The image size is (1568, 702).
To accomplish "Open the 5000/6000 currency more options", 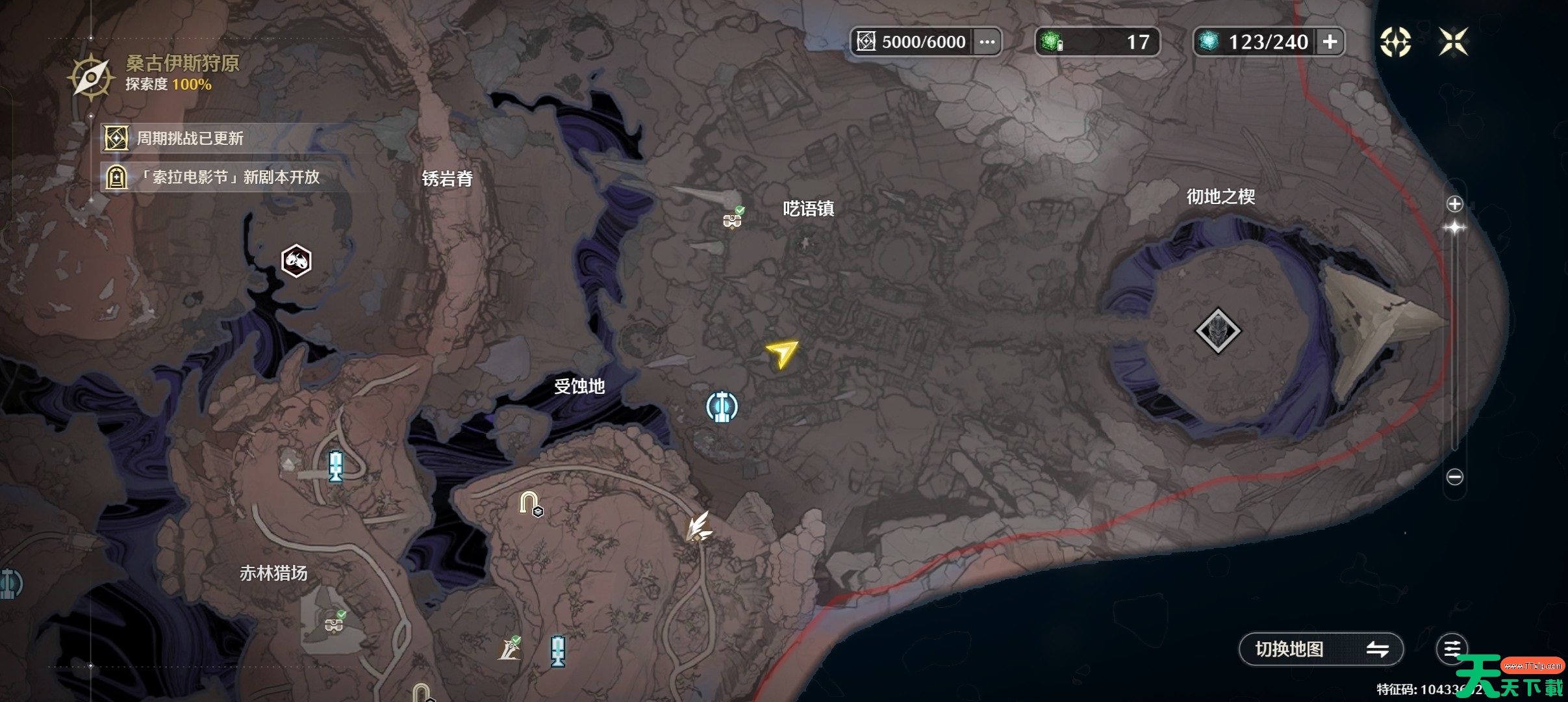I will click(987, 42).
